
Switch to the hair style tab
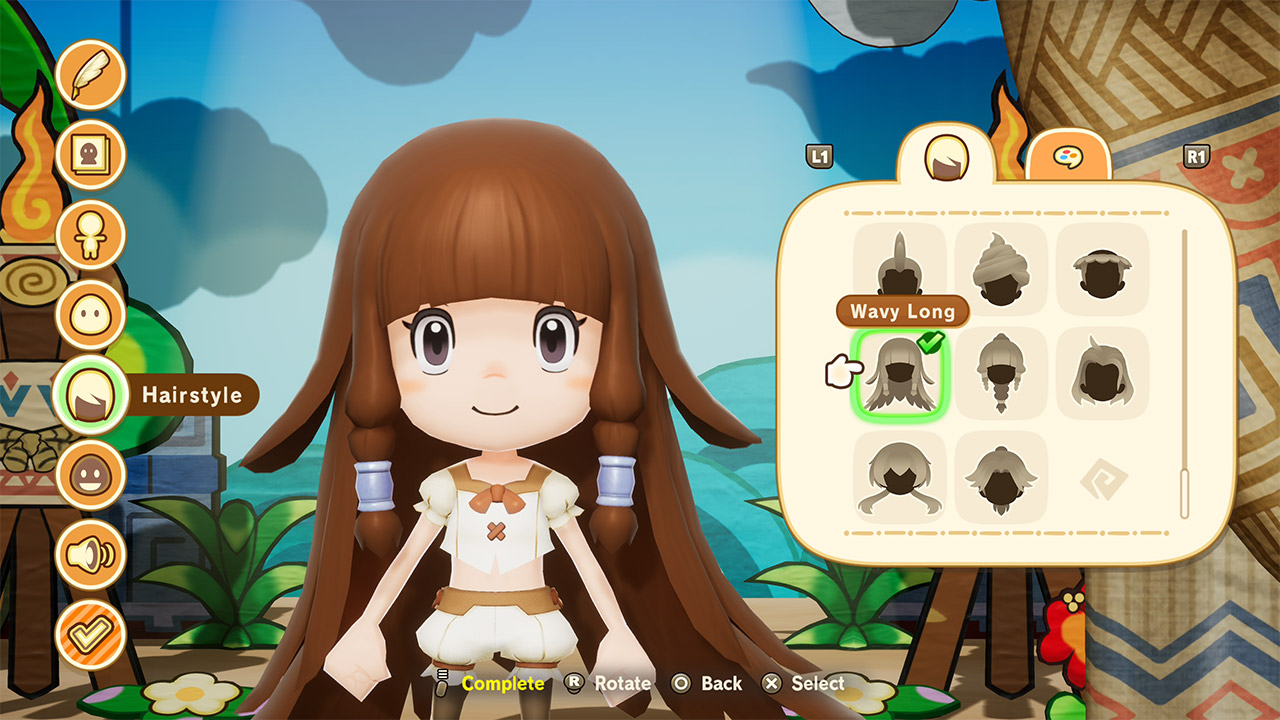coord(945,157)
